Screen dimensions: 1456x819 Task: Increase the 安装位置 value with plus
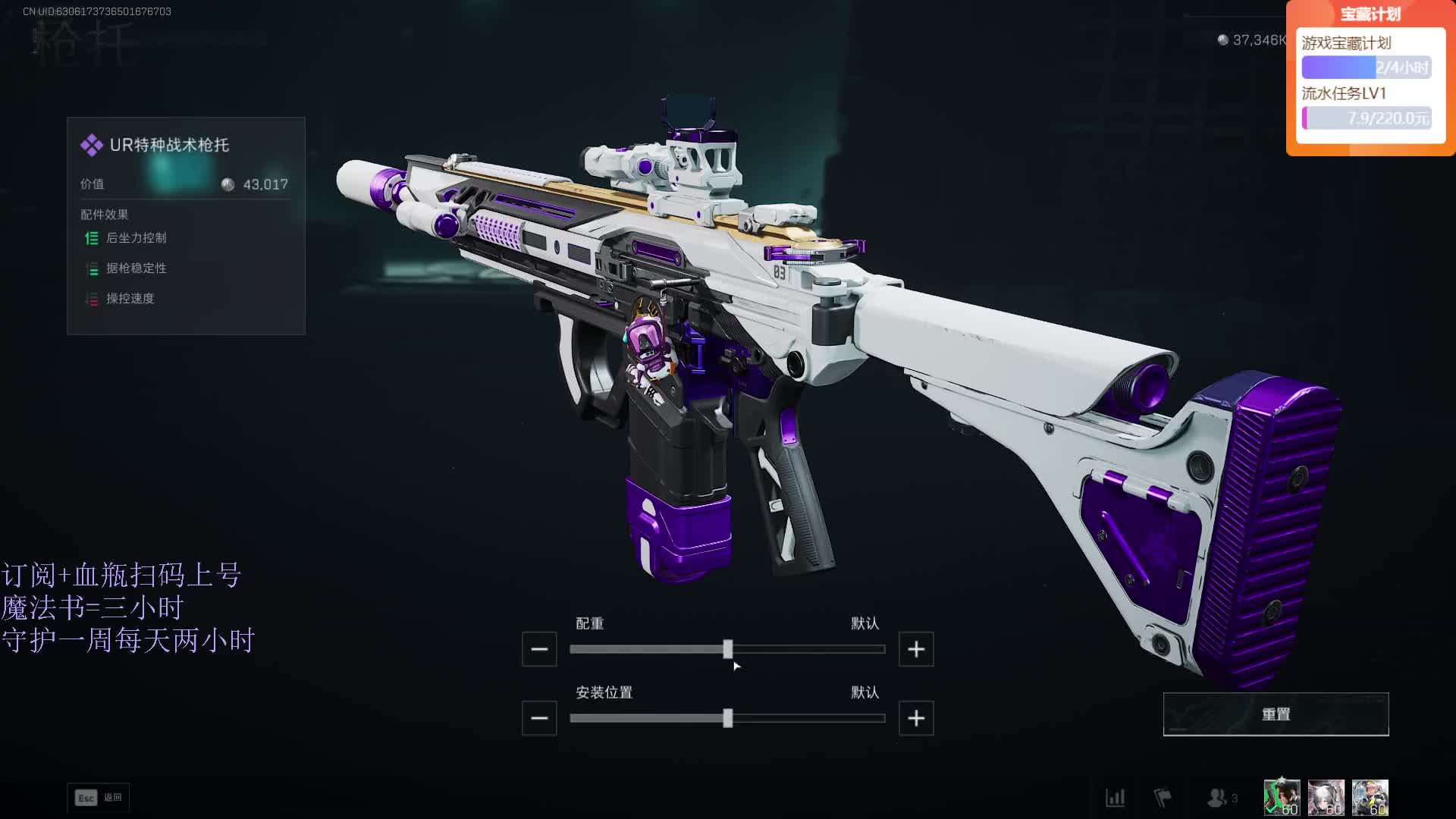916,718
